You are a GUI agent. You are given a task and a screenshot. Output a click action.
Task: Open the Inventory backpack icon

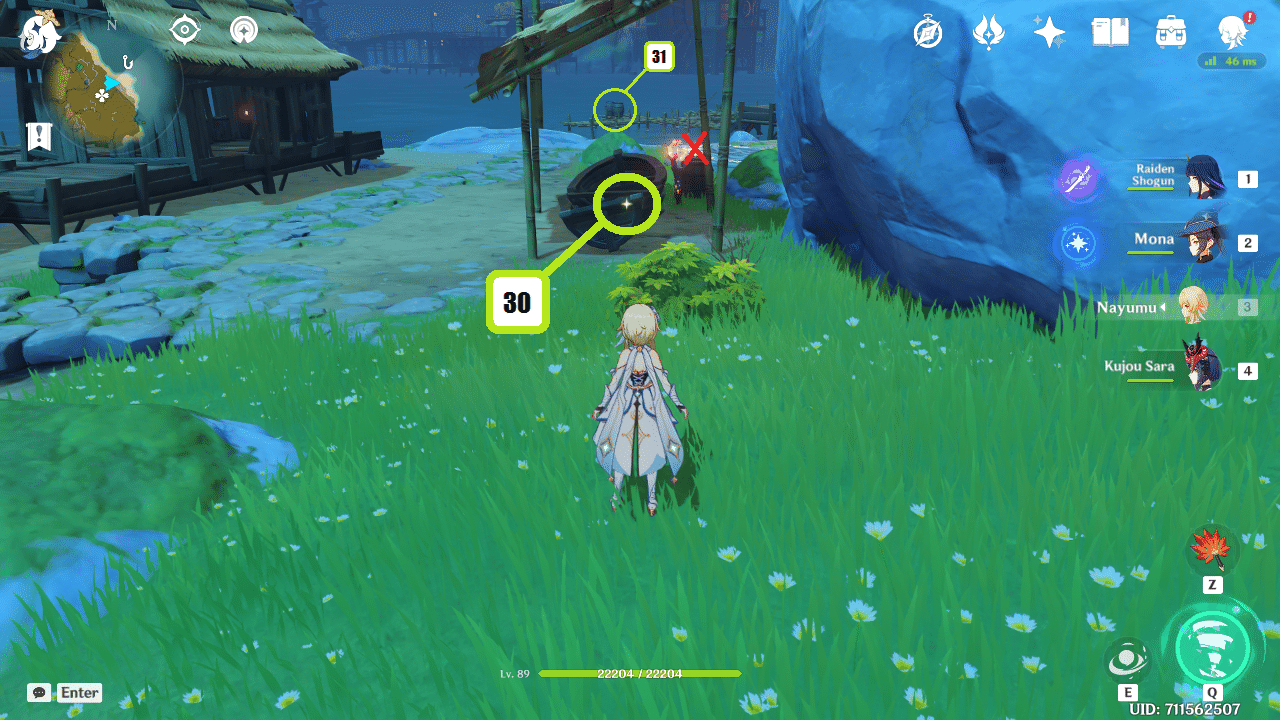(1168, 32)
